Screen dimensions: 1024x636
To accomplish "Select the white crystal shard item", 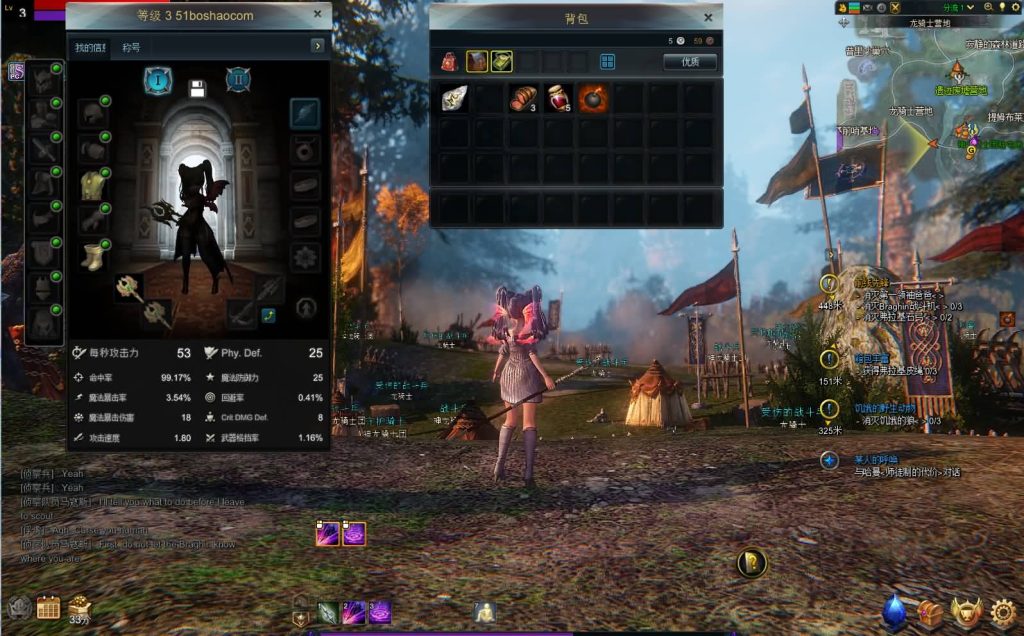I will 453,98.
